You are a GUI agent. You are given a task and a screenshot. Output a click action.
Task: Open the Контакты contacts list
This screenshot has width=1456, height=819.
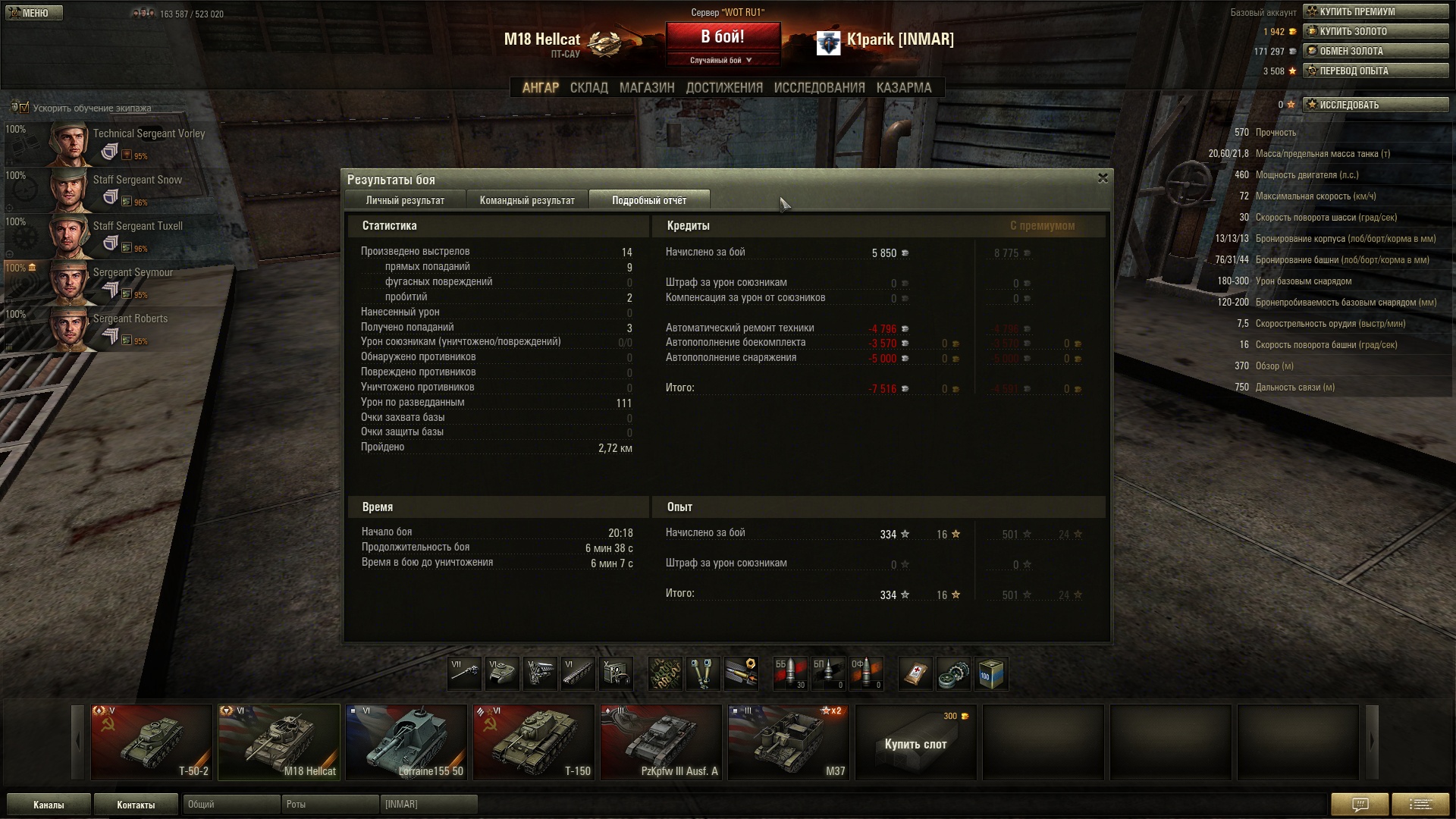coord(136,805)
